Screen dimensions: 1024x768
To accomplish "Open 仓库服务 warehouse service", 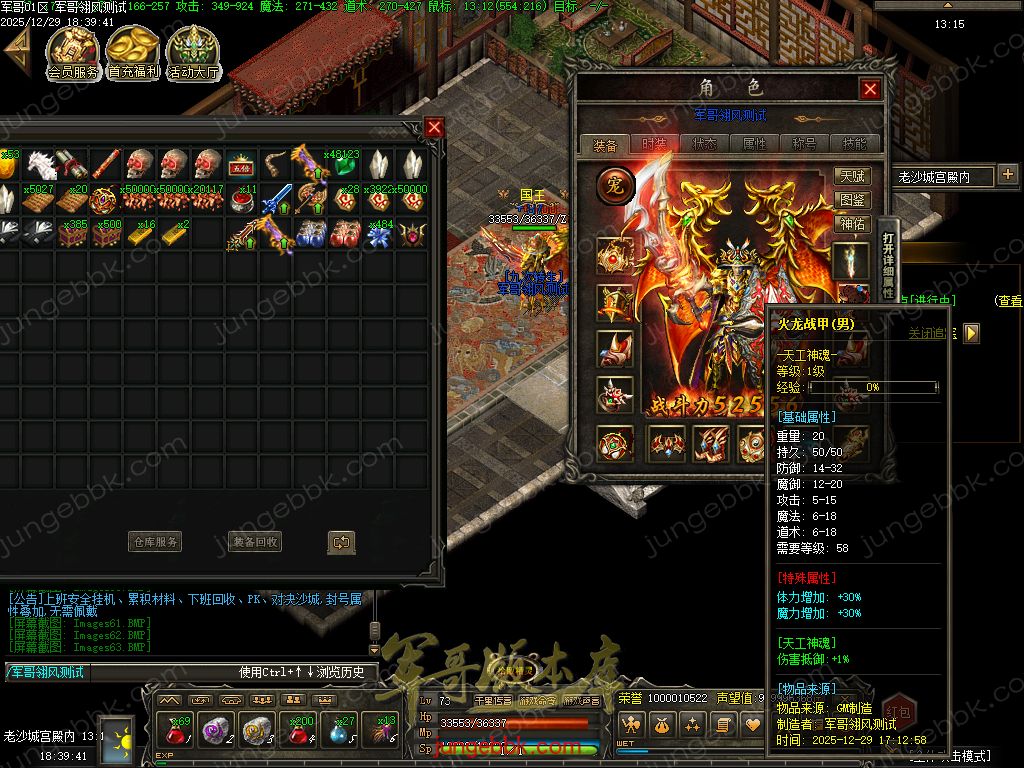I will [x=155, y=542].
